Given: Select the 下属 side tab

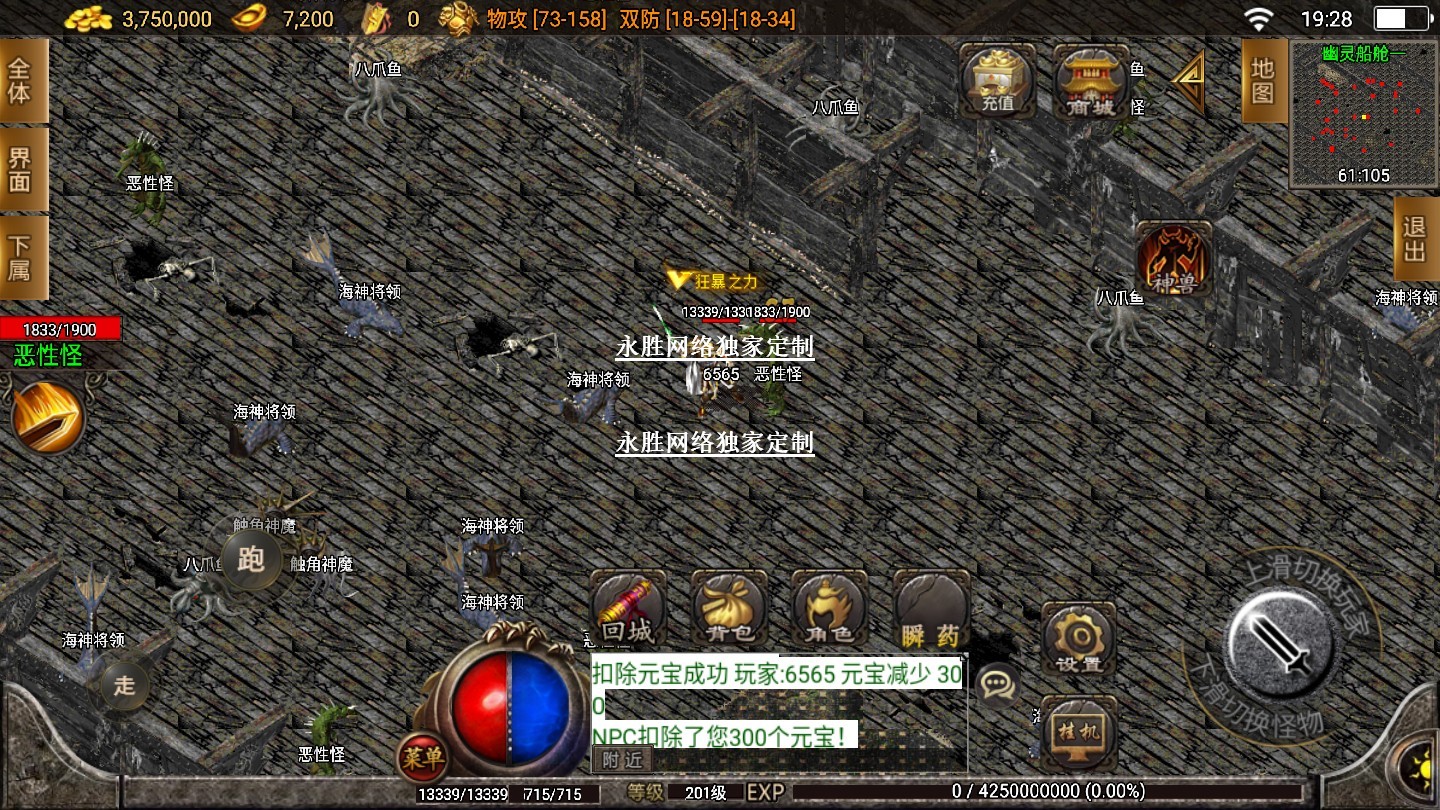Looking at the screenshot, I should [22, 257].
